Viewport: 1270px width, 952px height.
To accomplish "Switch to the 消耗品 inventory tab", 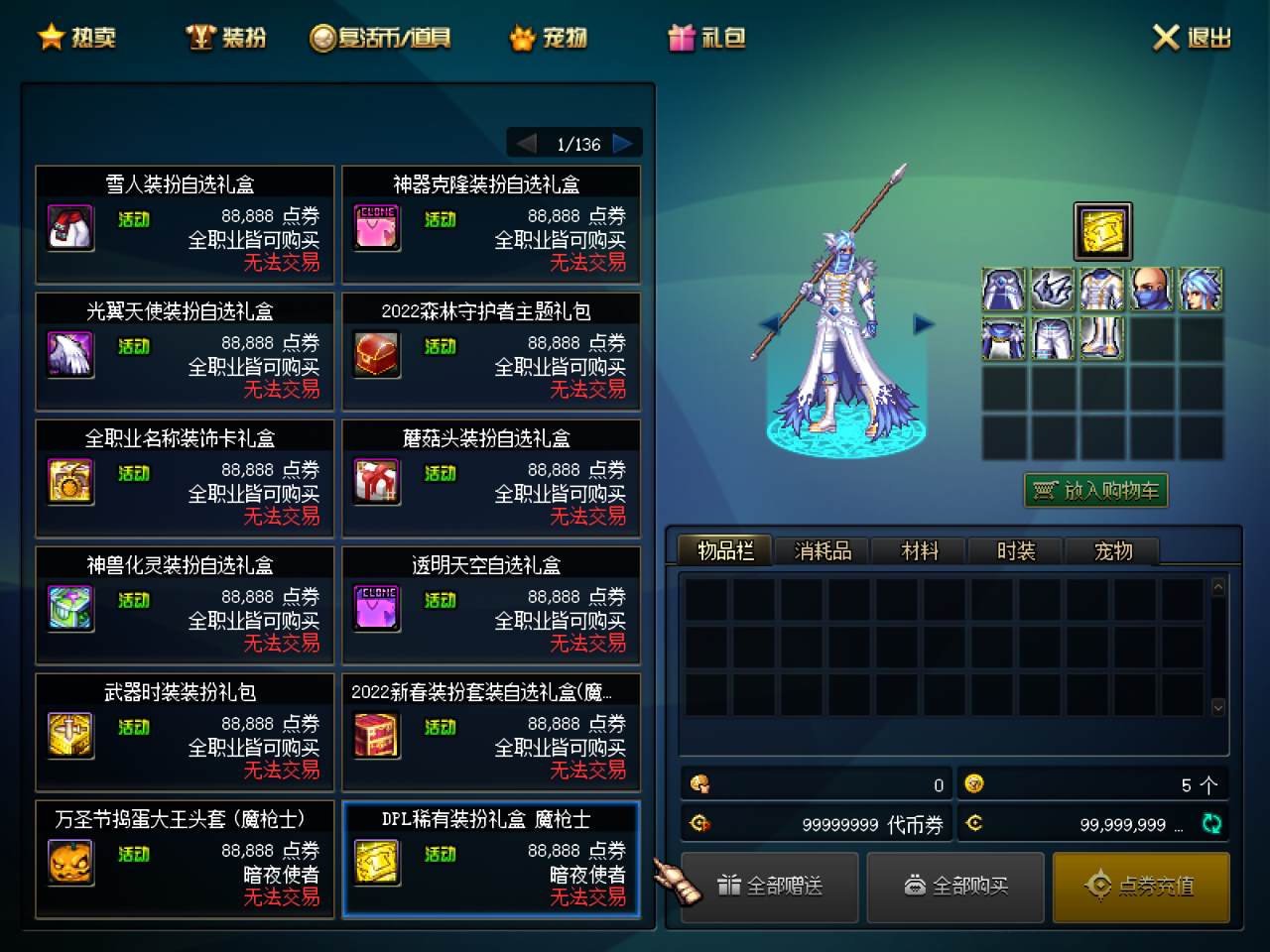I will 823,551.
